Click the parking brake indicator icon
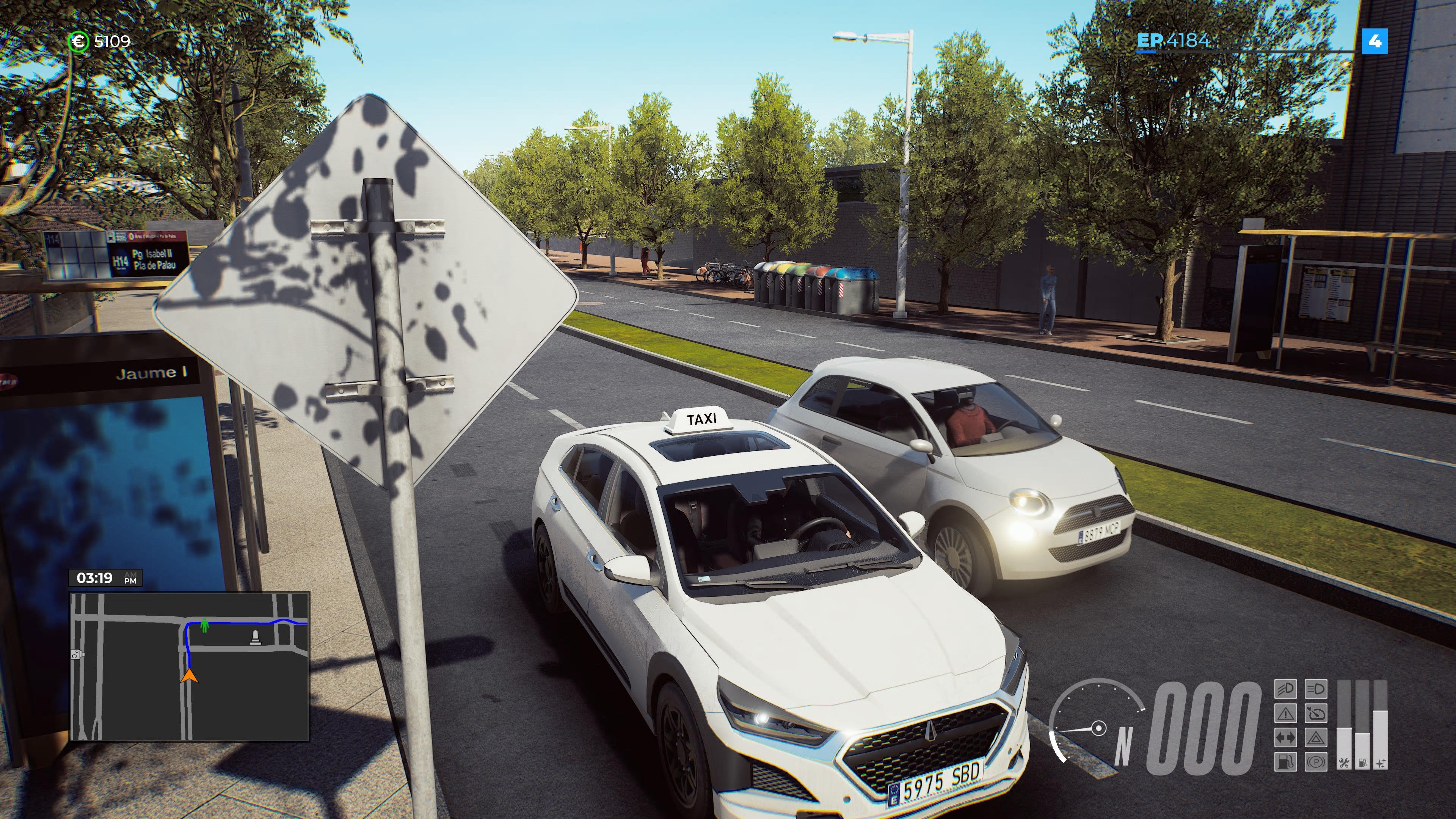Screen dimensions: 1456x819 (x=1316, y=764)
